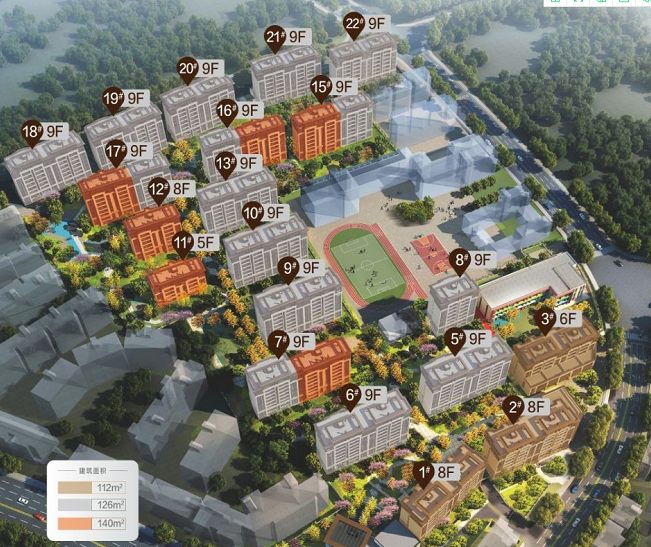The width and height of the screenshot is (651, 547).
Task: Select the 11# 5F building marker
Action: point(194,242)
